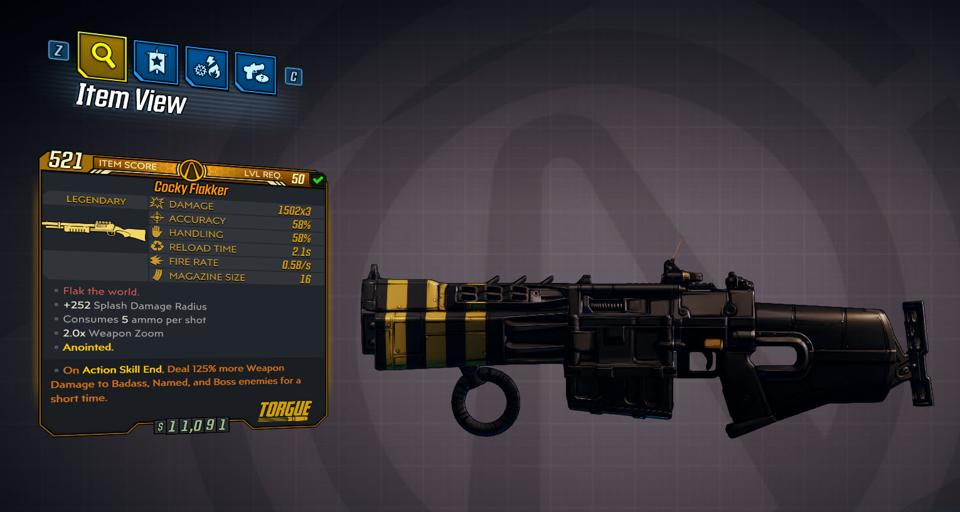Switch to the star banner tab
Image resolution: width=960 pixels, height=512 pixels.
155,63
